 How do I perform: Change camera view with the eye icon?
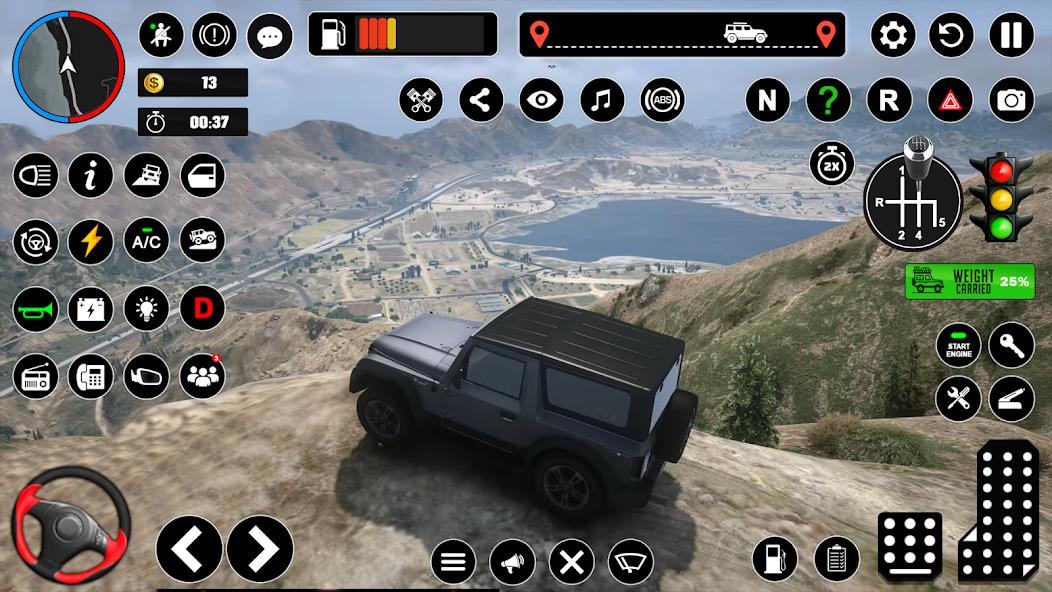pyautogui.click(x=541, y=100)
